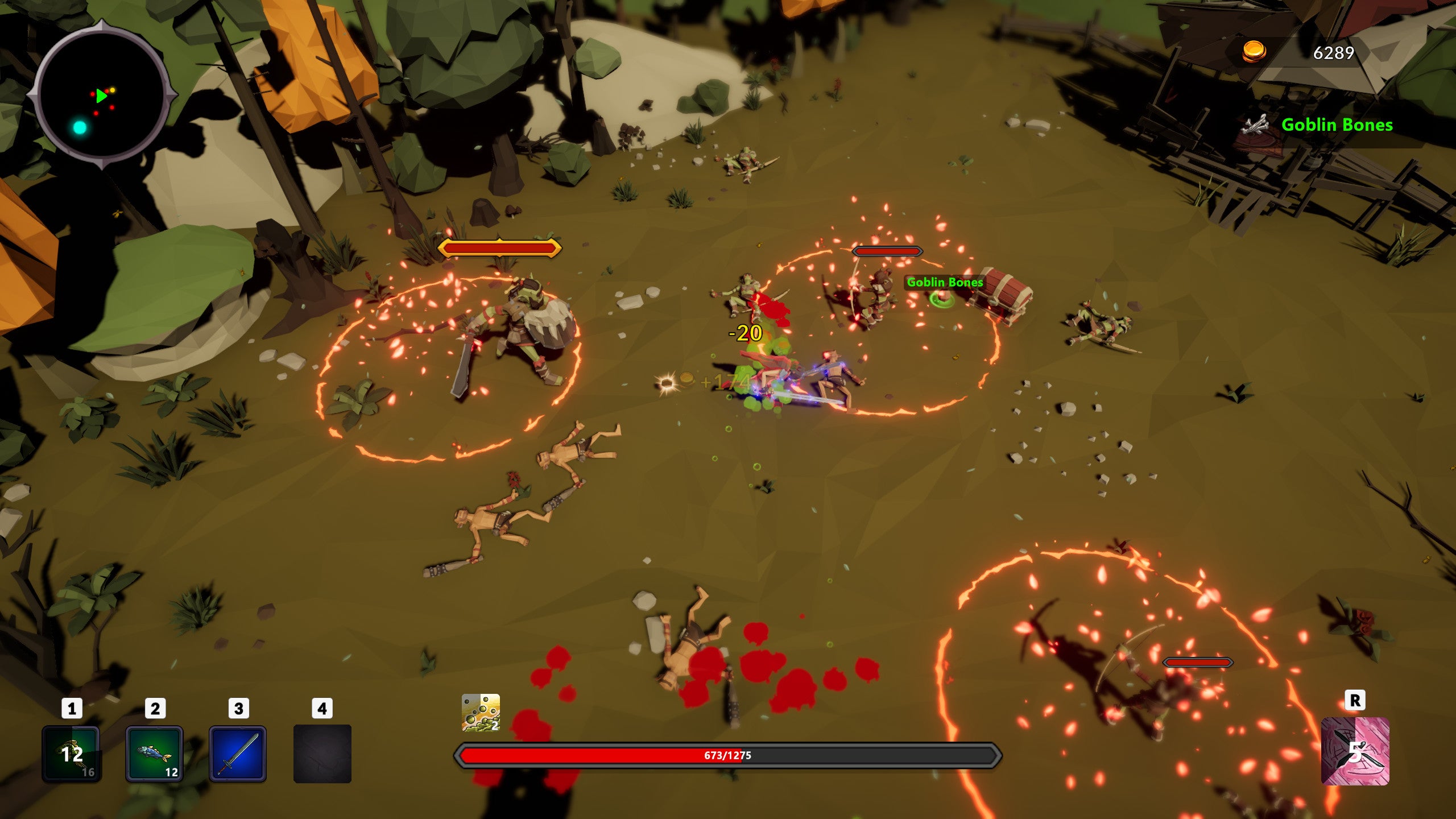Select the empty dark hotbar slot 4
This screenshot has width=1456, height=819.
[322, 754]
